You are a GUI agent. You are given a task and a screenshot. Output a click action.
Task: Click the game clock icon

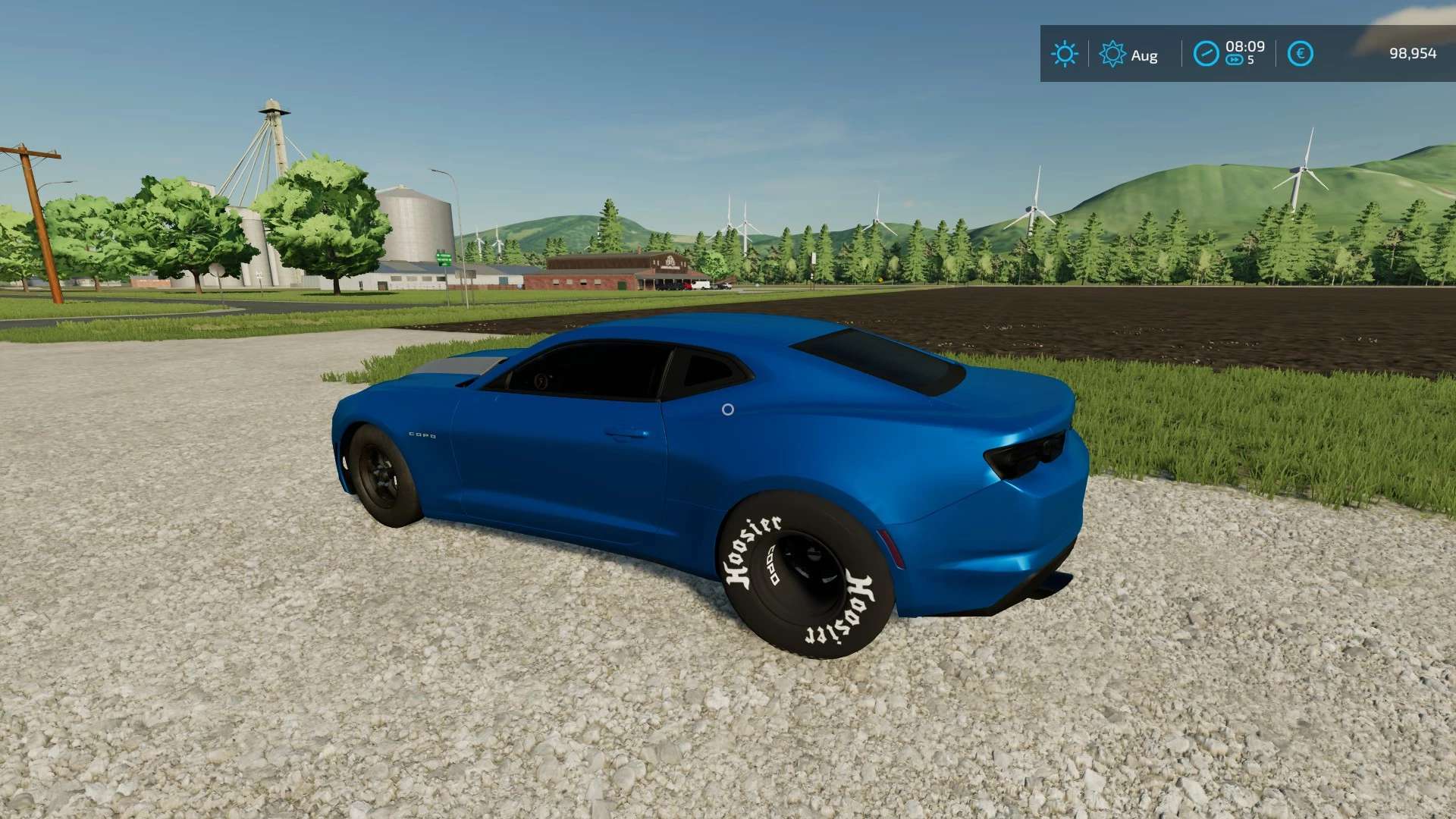(1206, 54)
